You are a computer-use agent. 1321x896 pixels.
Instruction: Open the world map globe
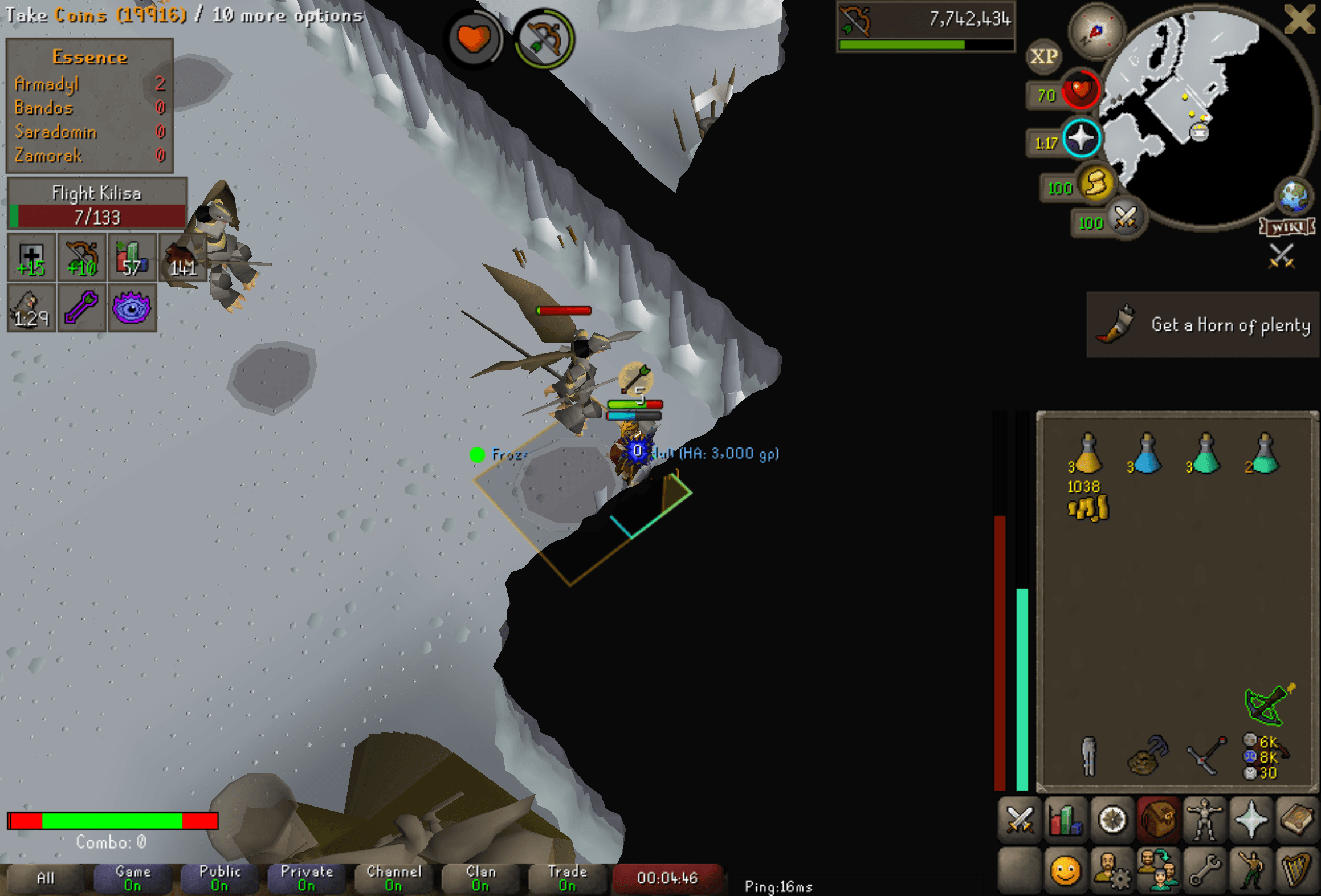point(1293,197)
